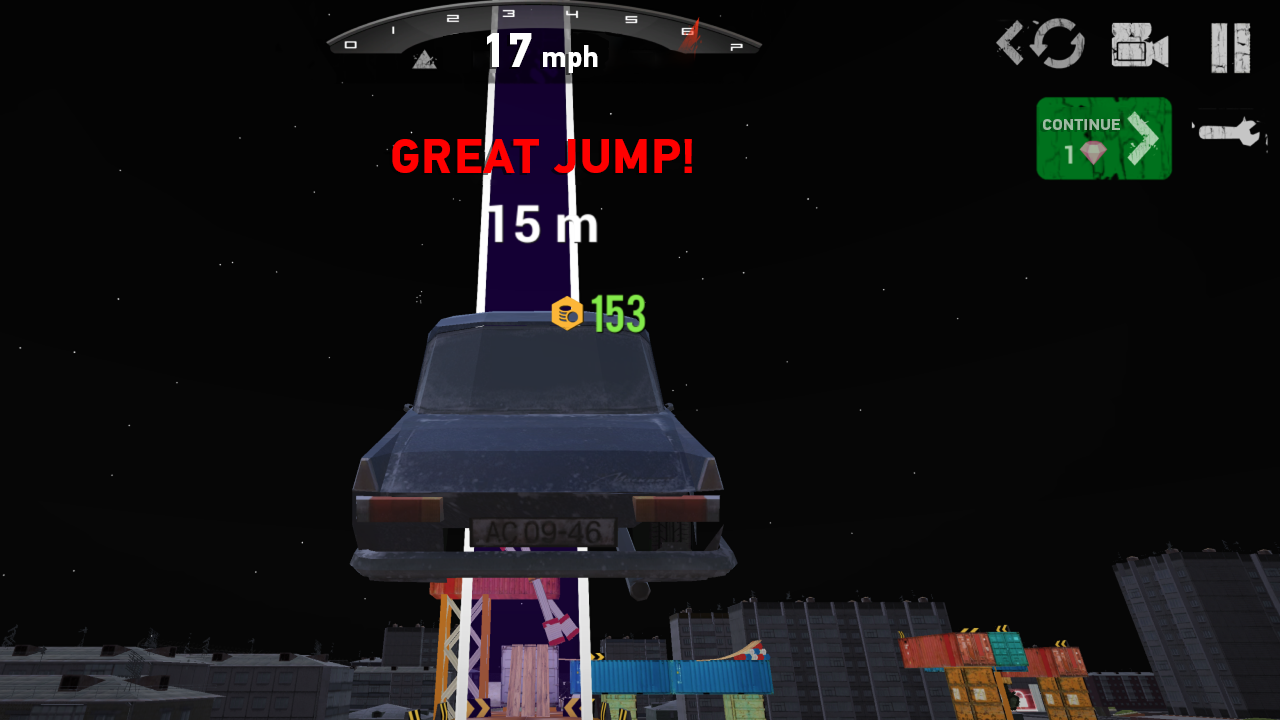Click the warning triangle on the speedometer

pyautogui.click(x=425, y=60)
